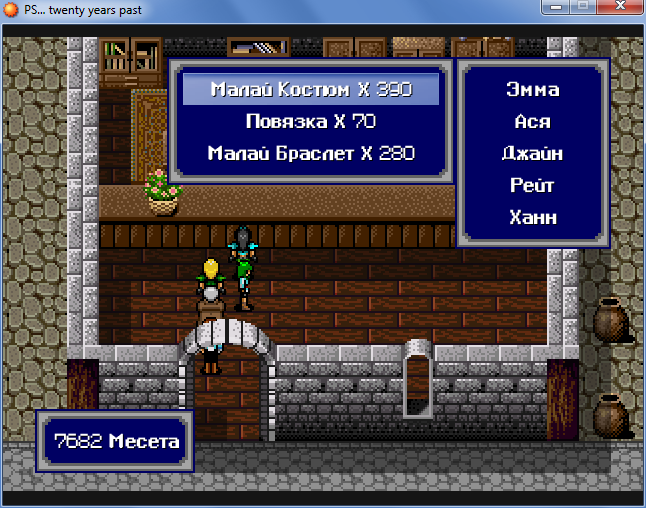Choose the Повязка item for 70
This screenshot has height=508, width=646.
pos(311,122)
